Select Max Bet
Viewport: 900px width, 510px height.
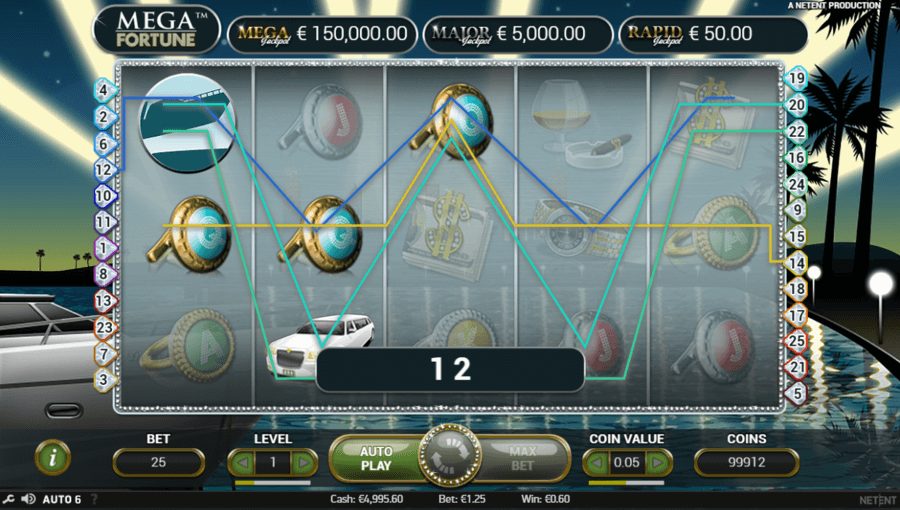tap(522, 459)
